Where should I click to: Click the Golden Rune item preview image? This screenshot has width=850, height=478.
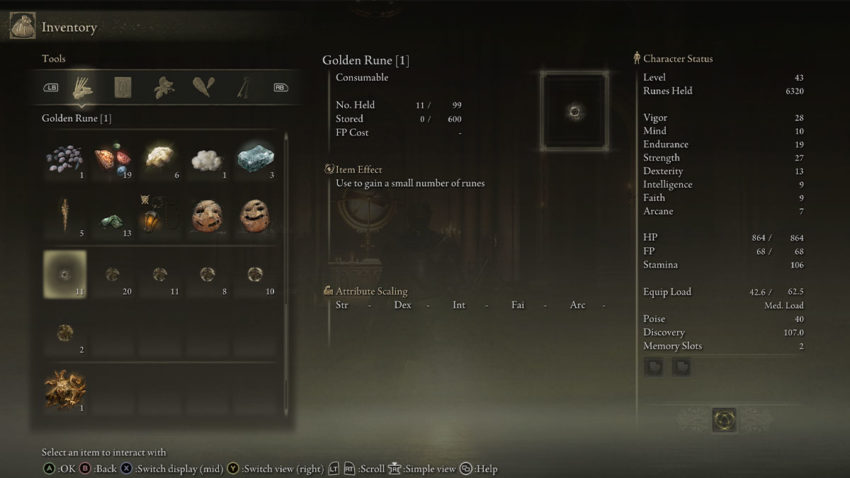(x=574, y=111)
